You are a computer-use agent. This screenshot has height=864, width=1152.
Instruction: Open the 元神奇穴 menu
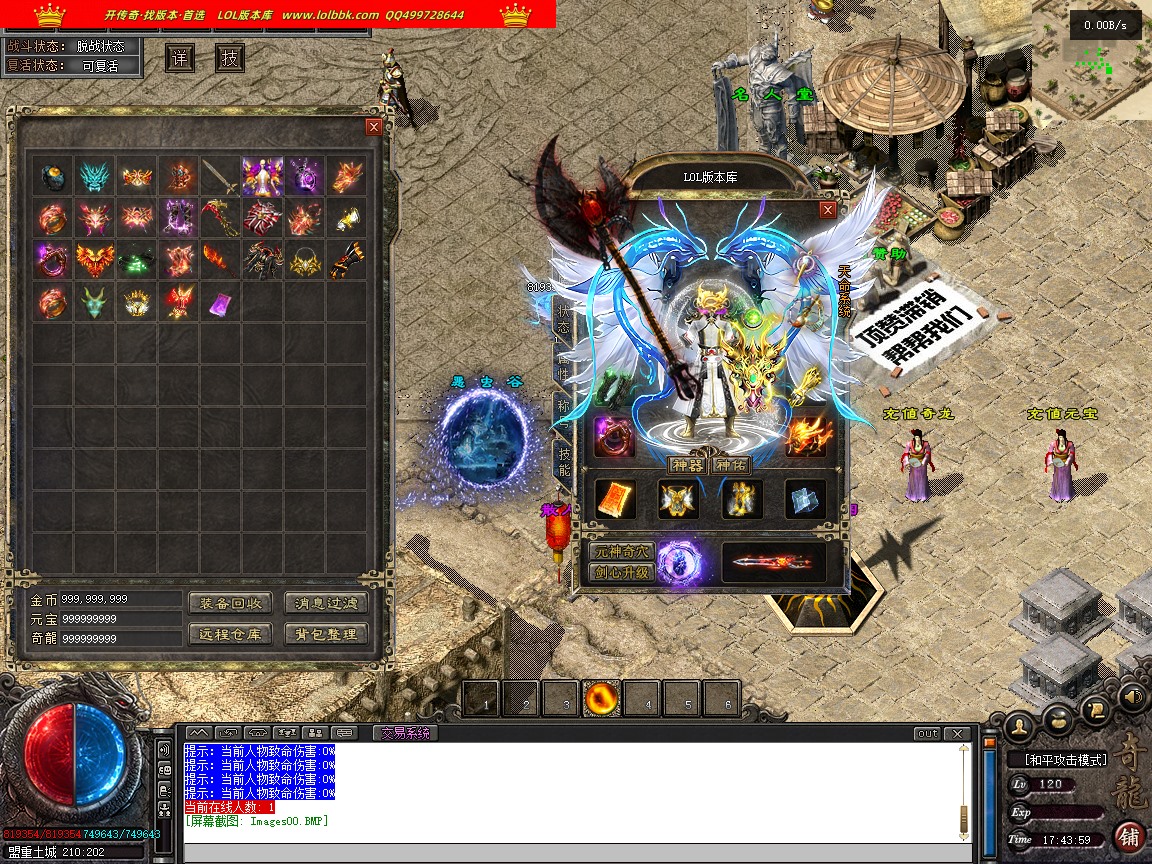click(621, 552)
